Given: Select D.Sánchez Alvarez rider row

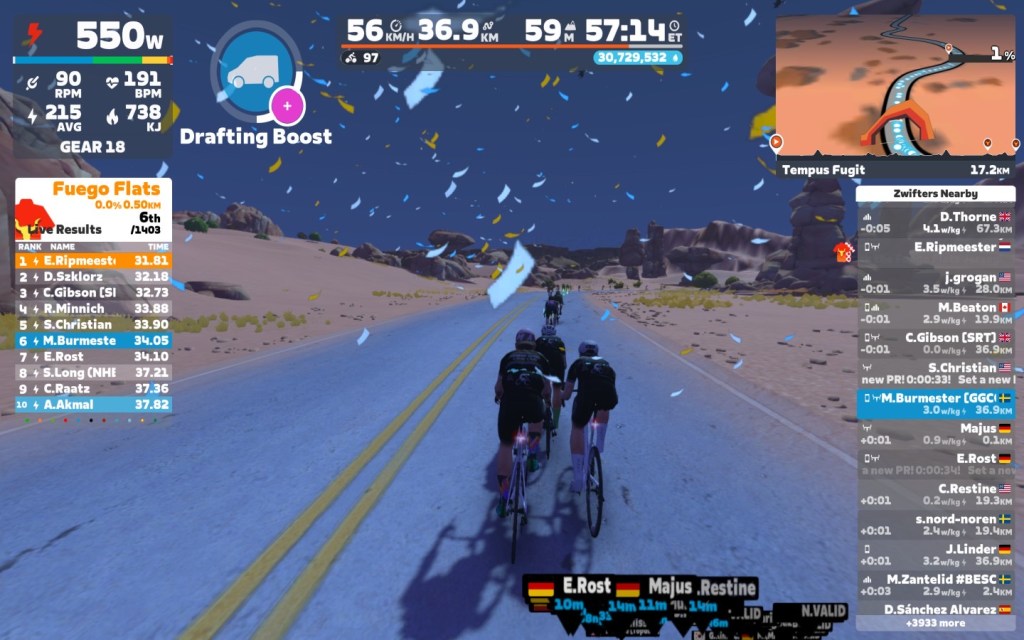Looking at the screenshot, I should coord(936,609).
